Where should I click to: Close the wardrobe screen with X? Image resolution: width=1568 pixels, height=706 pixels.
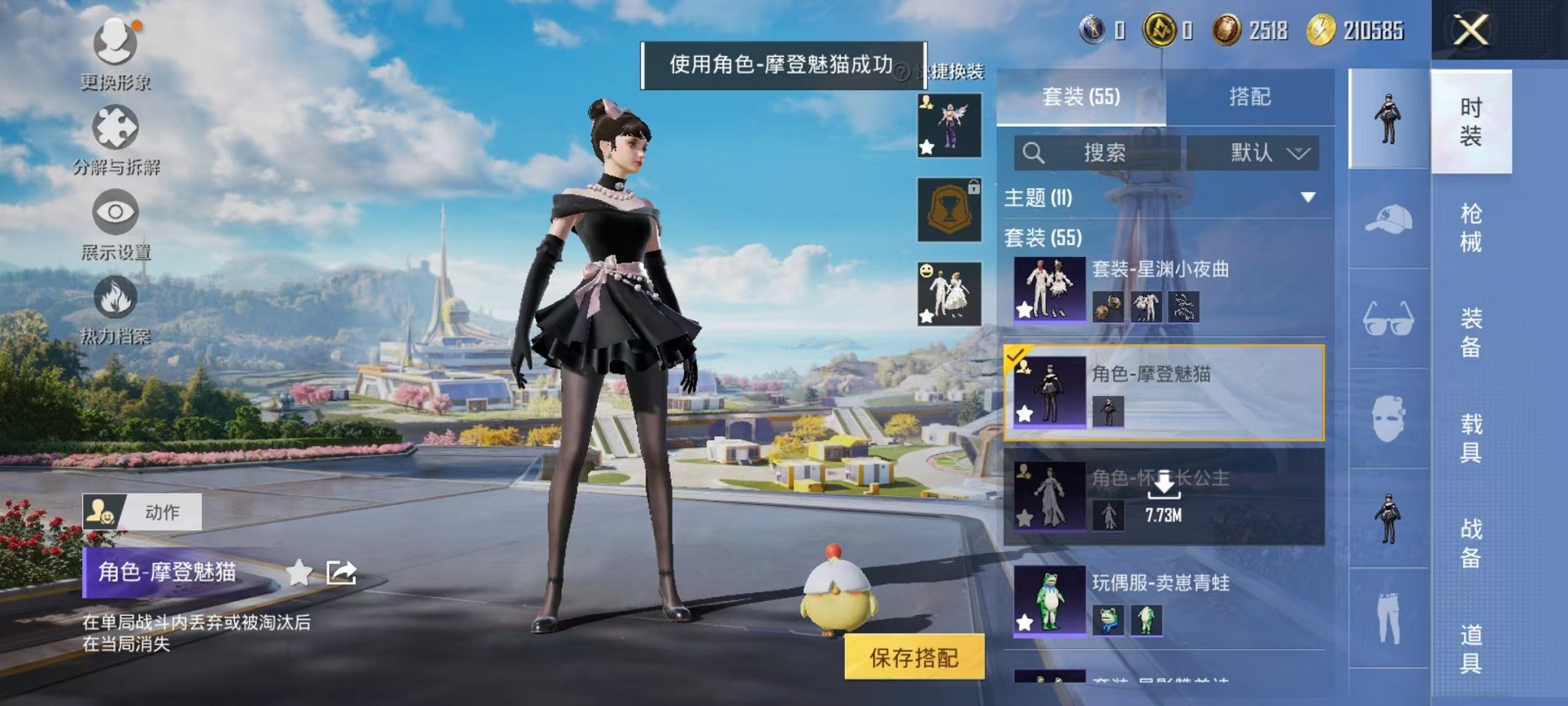(x=1470, y=31)
